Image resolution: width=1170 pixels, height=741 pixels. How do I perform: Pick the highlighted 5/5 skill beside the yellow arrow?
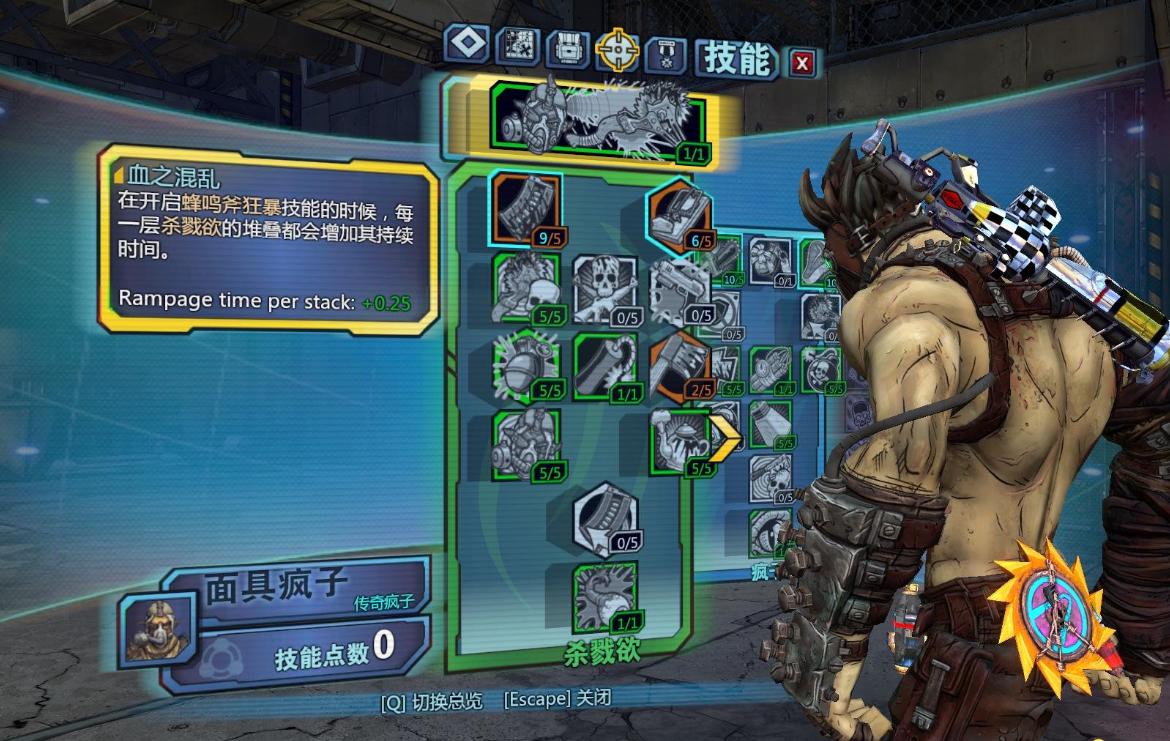point(680,440)
